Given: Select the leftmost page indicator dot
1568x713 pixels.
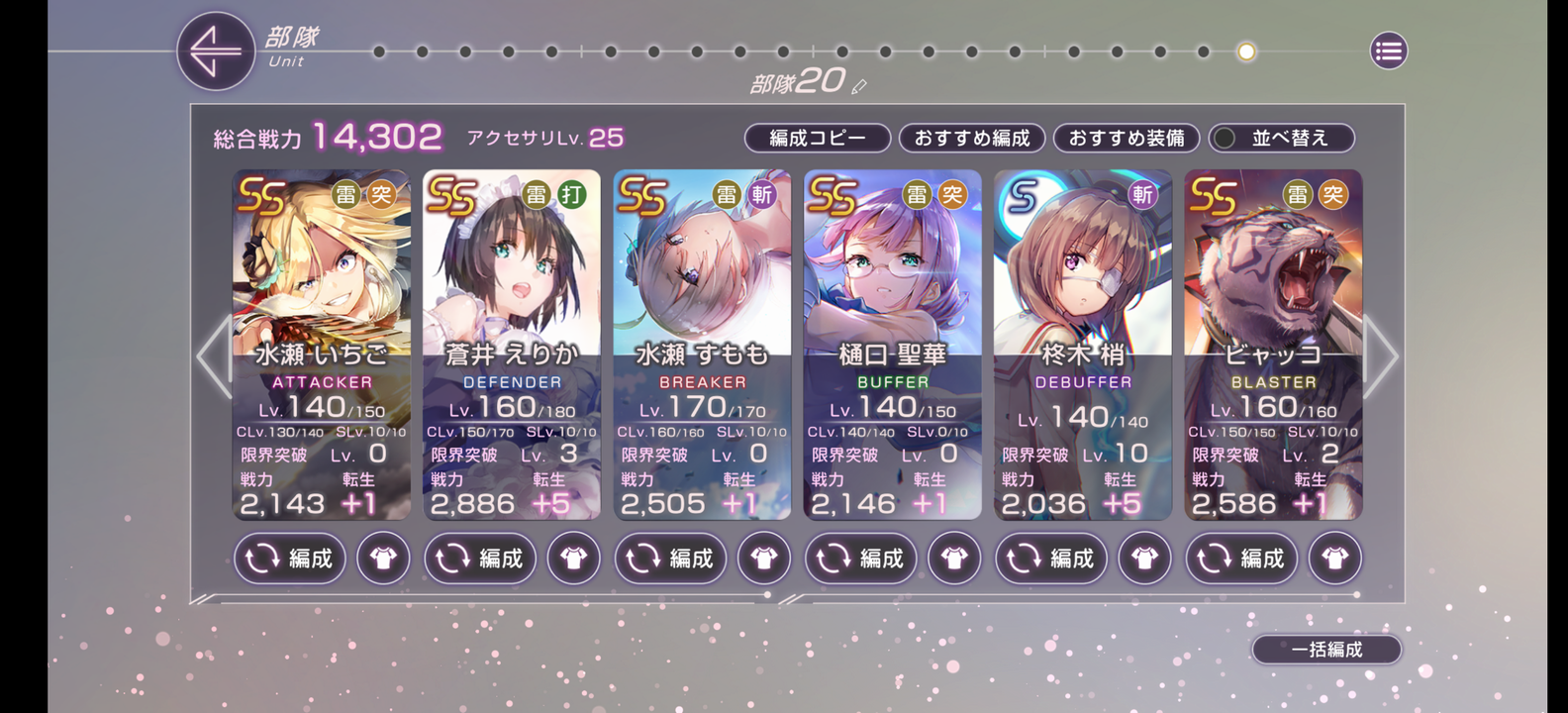Looking at the screenshot, I should click(381, 51).
